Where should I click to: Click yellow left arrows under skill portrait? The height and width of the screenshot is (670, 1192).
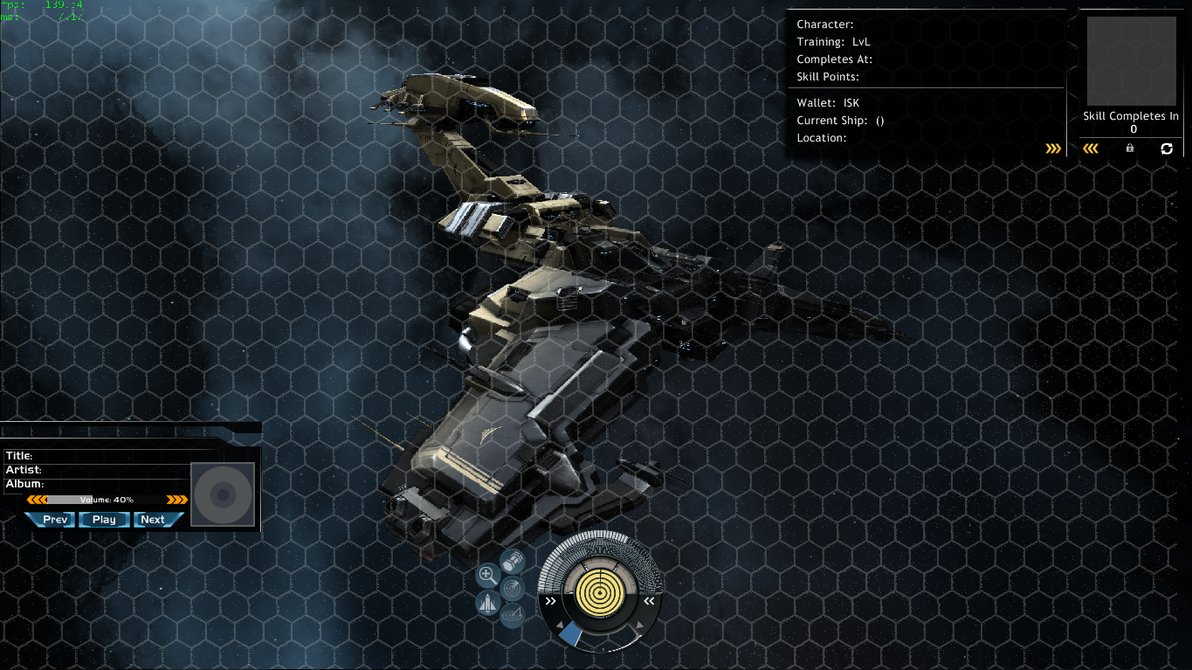[1091, 148]
